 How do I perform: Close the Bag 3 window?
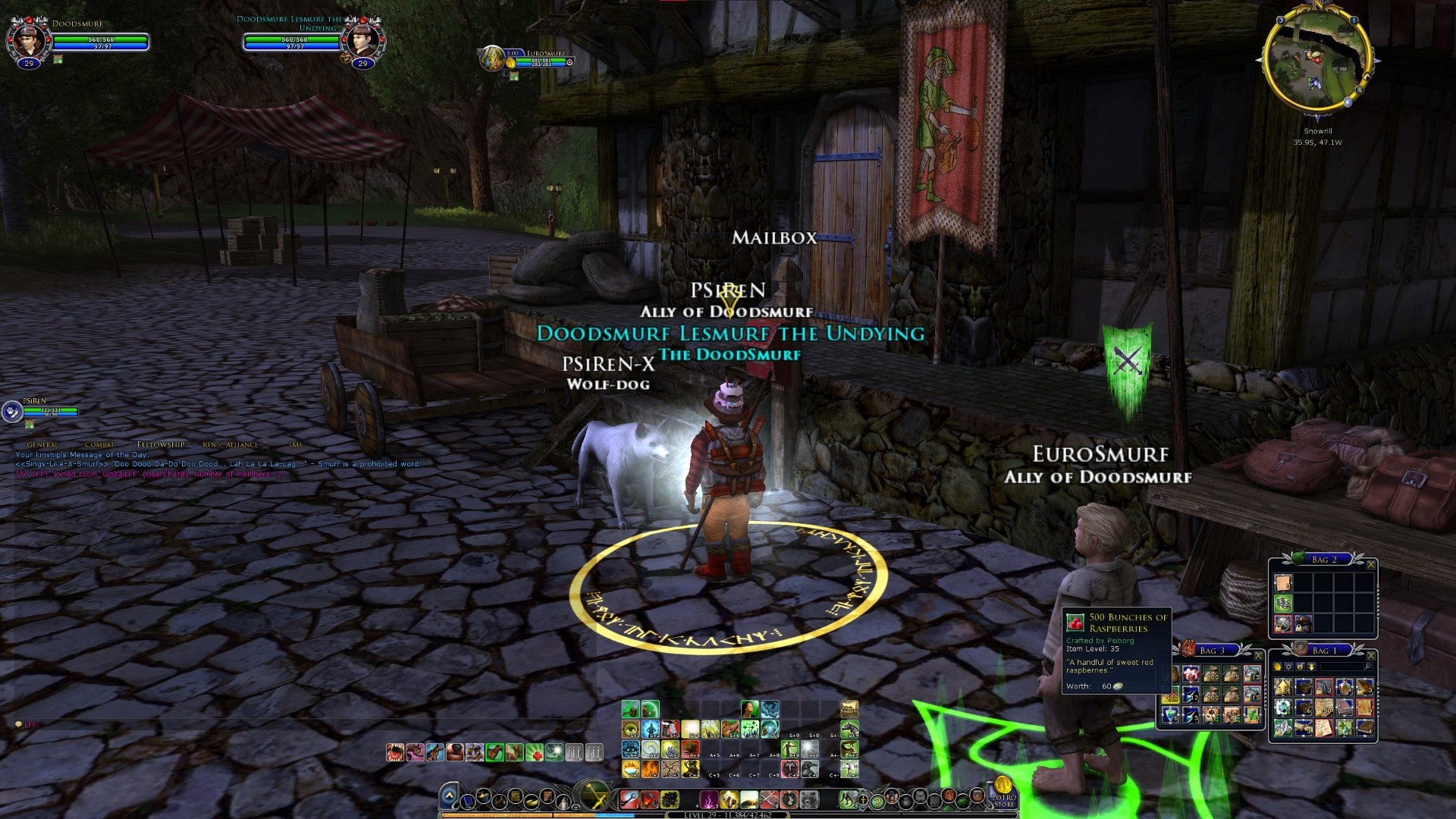(1258, 655)
